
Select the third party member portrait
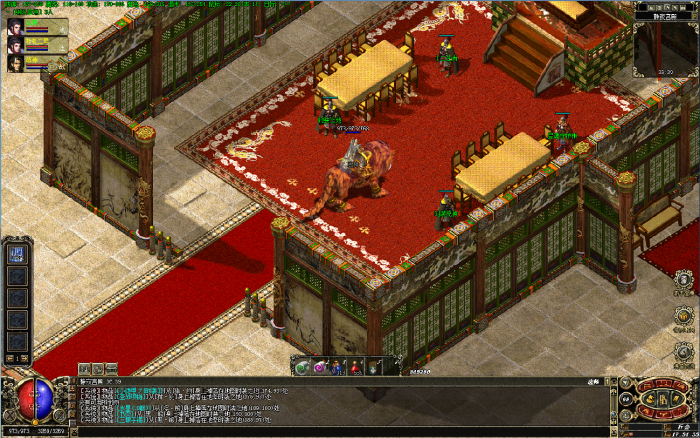point(17,63)
